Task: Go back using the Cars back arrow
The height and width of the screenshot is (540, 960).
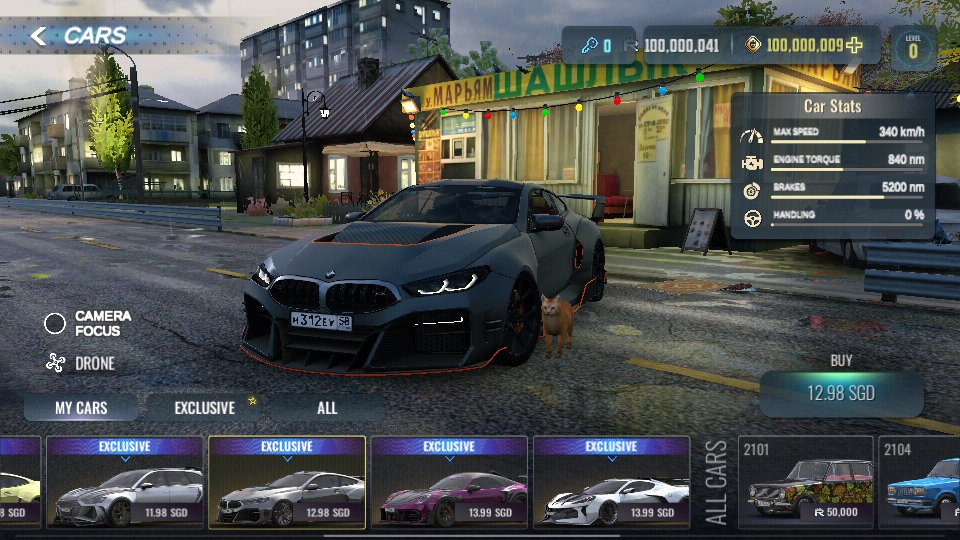Action: (x=39, y=37)
